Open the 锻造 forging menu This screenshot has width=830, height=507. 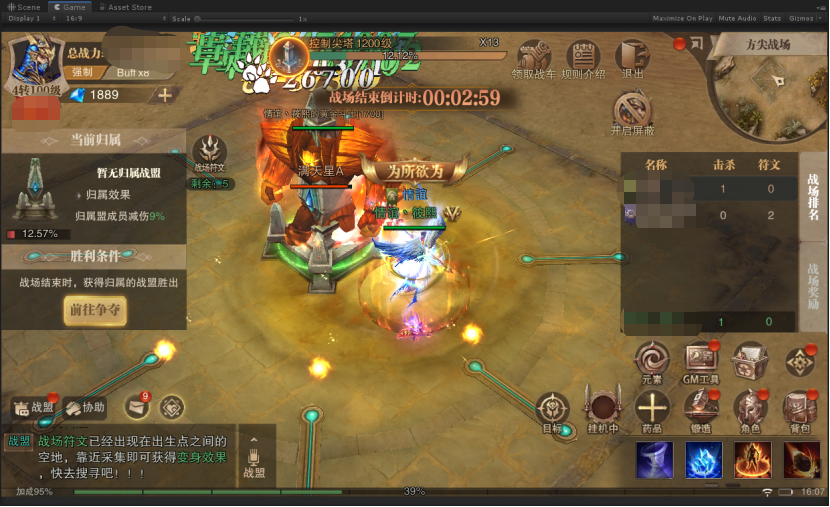click(701, 409)
